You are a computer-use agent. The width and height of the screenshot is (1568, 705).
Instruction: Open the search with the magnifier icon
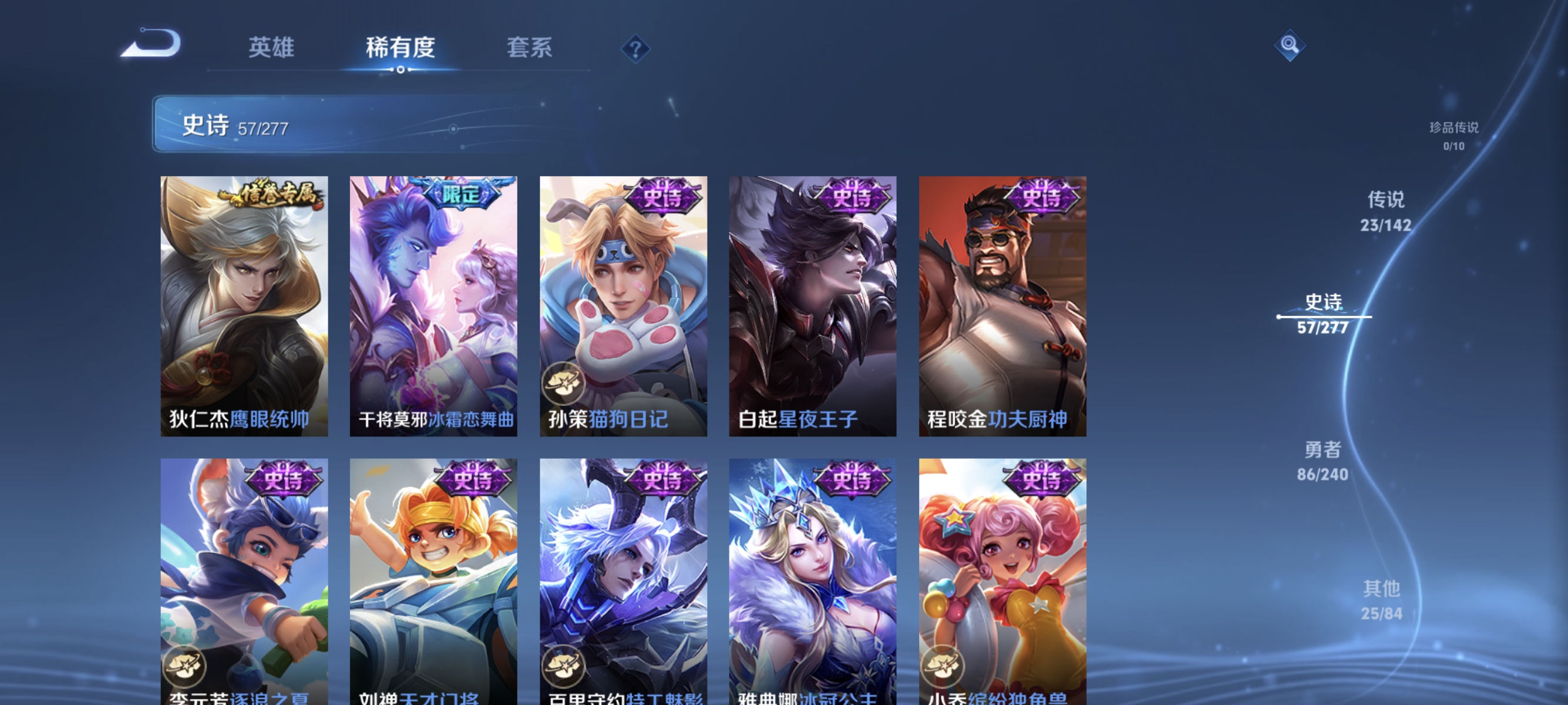1290,45
